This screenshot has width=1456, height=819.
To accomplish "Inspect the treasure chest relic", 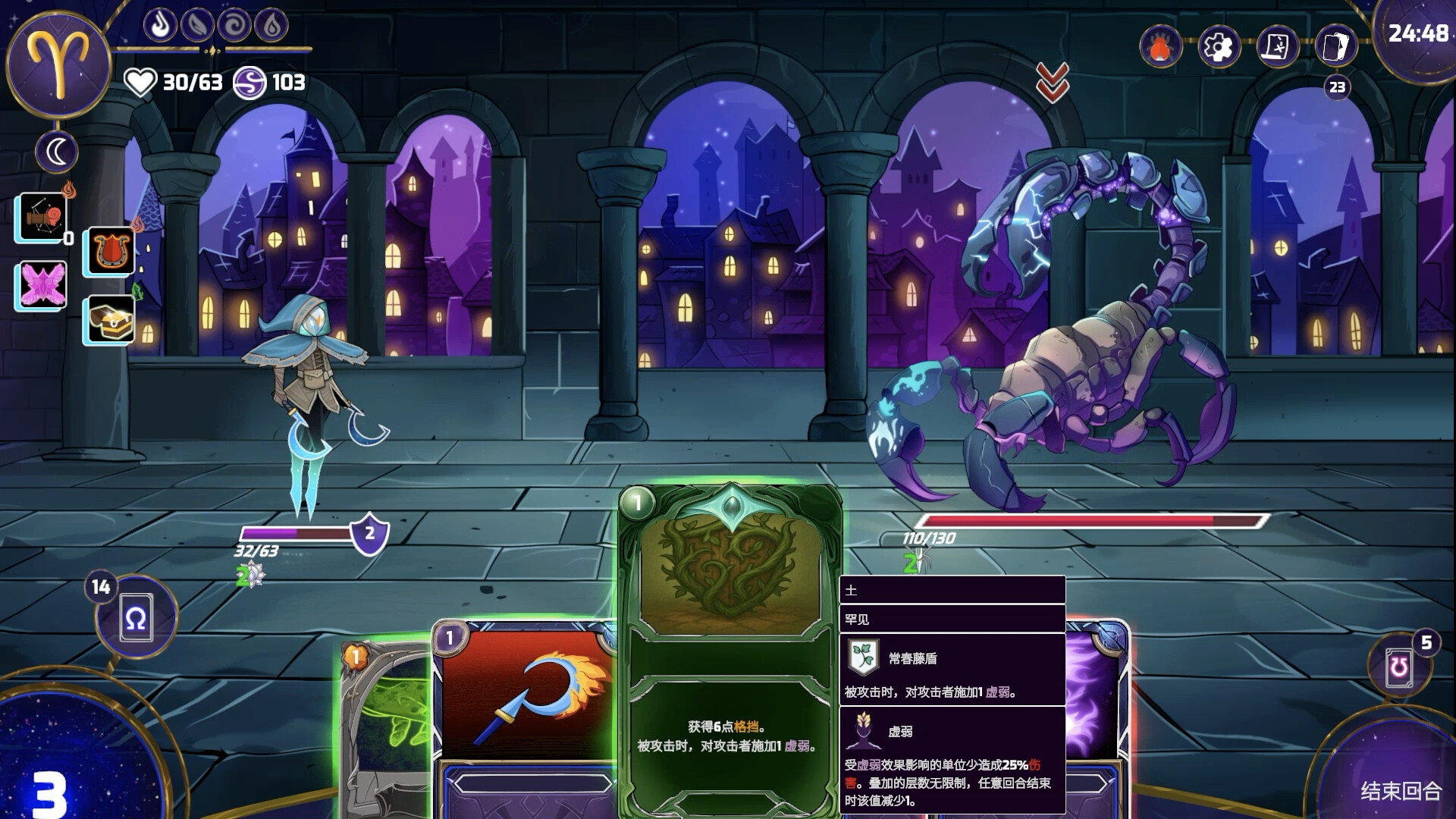I will 111,319.
